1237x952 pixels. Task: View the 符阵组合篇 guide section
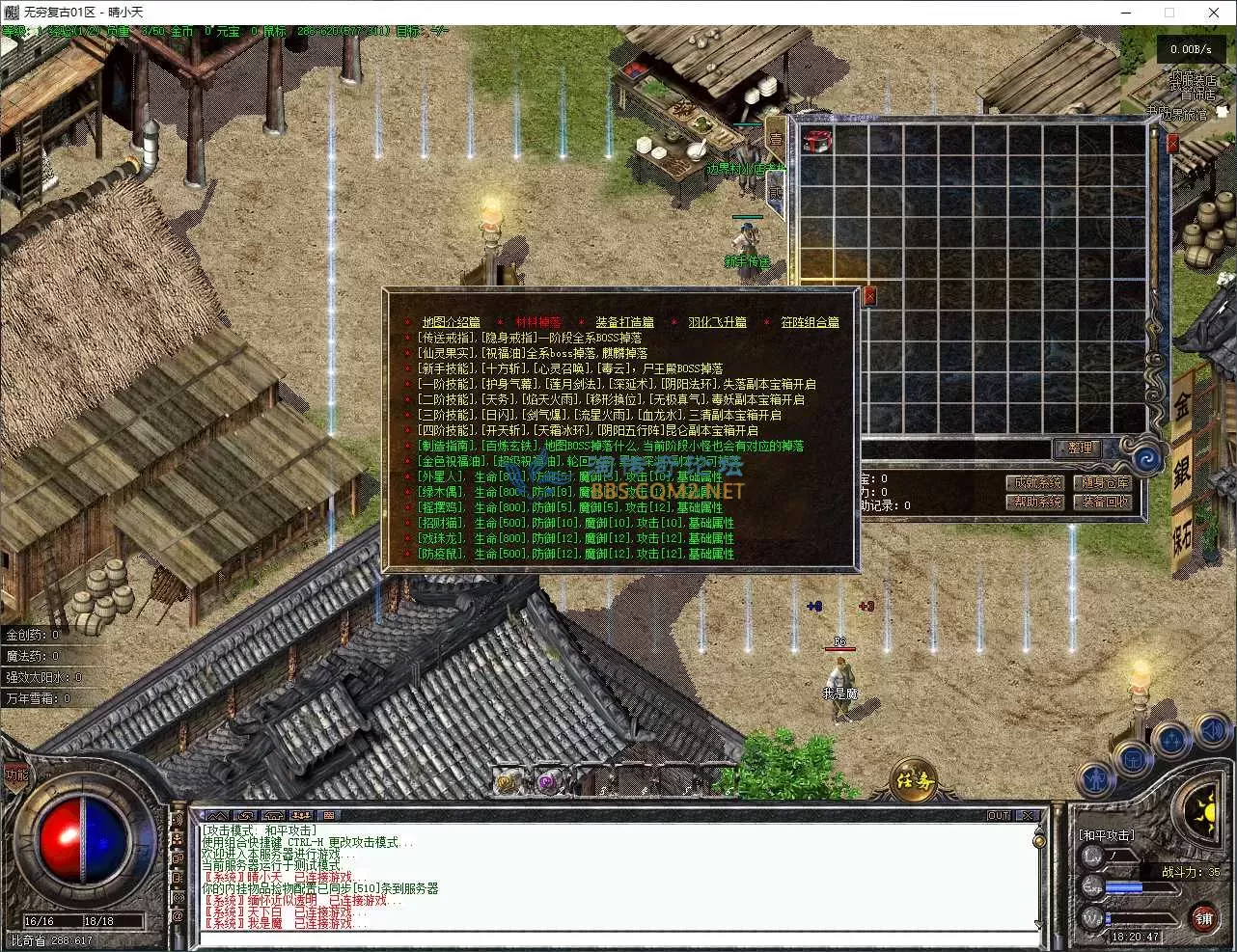pos(810,322)
